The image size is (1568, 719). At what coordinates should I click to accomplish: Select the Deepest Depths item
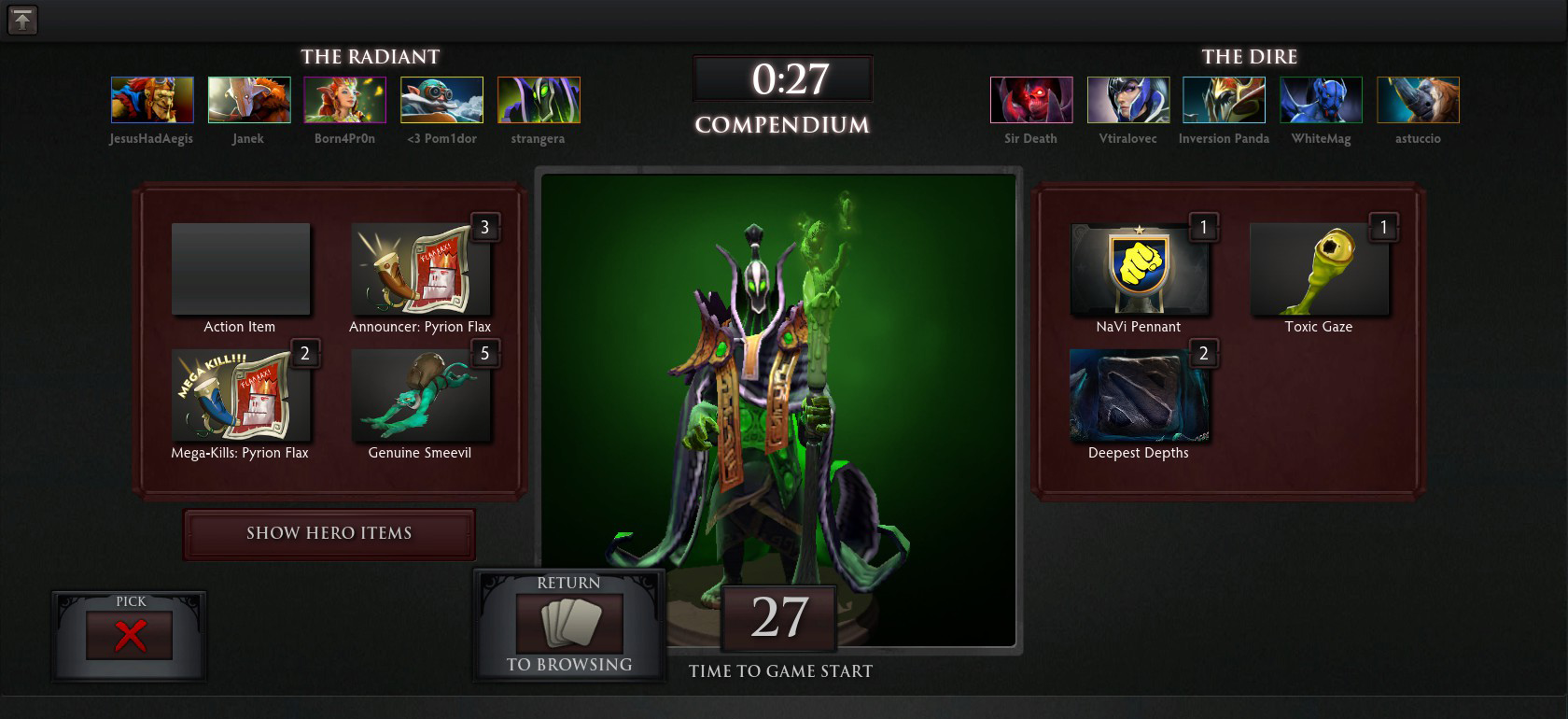click(1139, 395)
